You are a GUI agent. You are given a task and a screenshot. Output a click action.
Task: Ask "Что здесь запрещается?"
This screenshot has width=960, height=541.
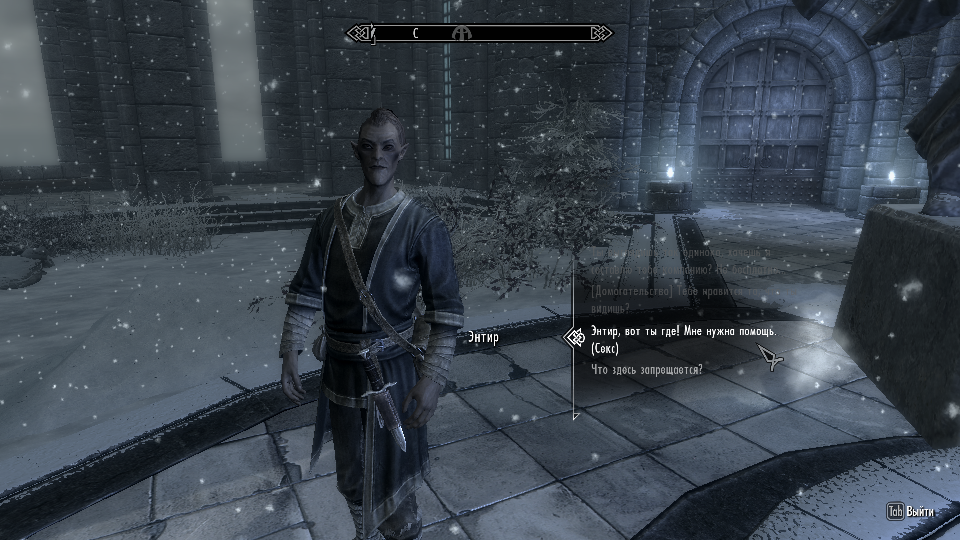(x=647, y=370)
